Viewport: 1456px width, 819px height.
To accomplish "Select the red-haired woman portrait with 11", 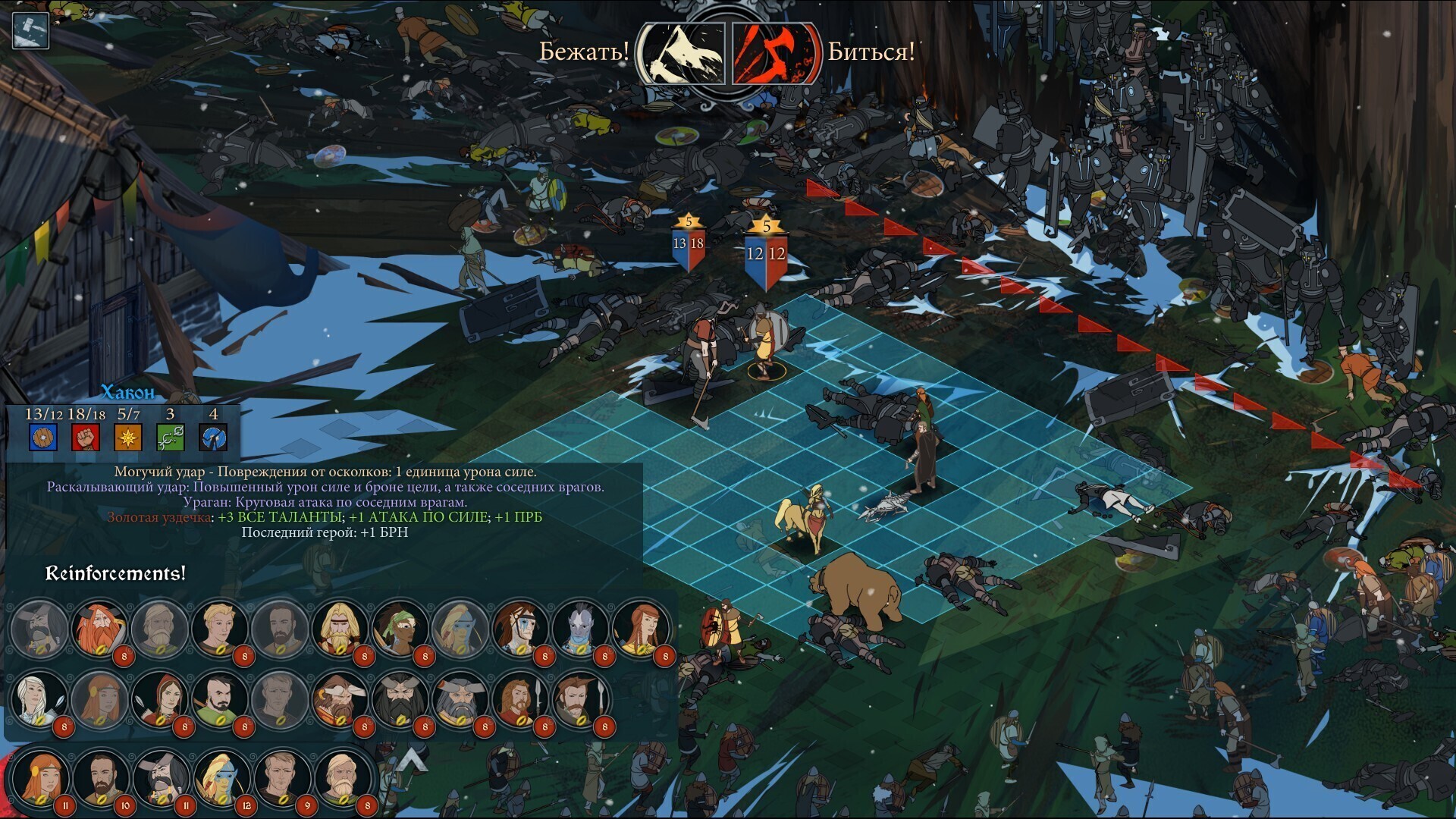I will coord(41,779).
